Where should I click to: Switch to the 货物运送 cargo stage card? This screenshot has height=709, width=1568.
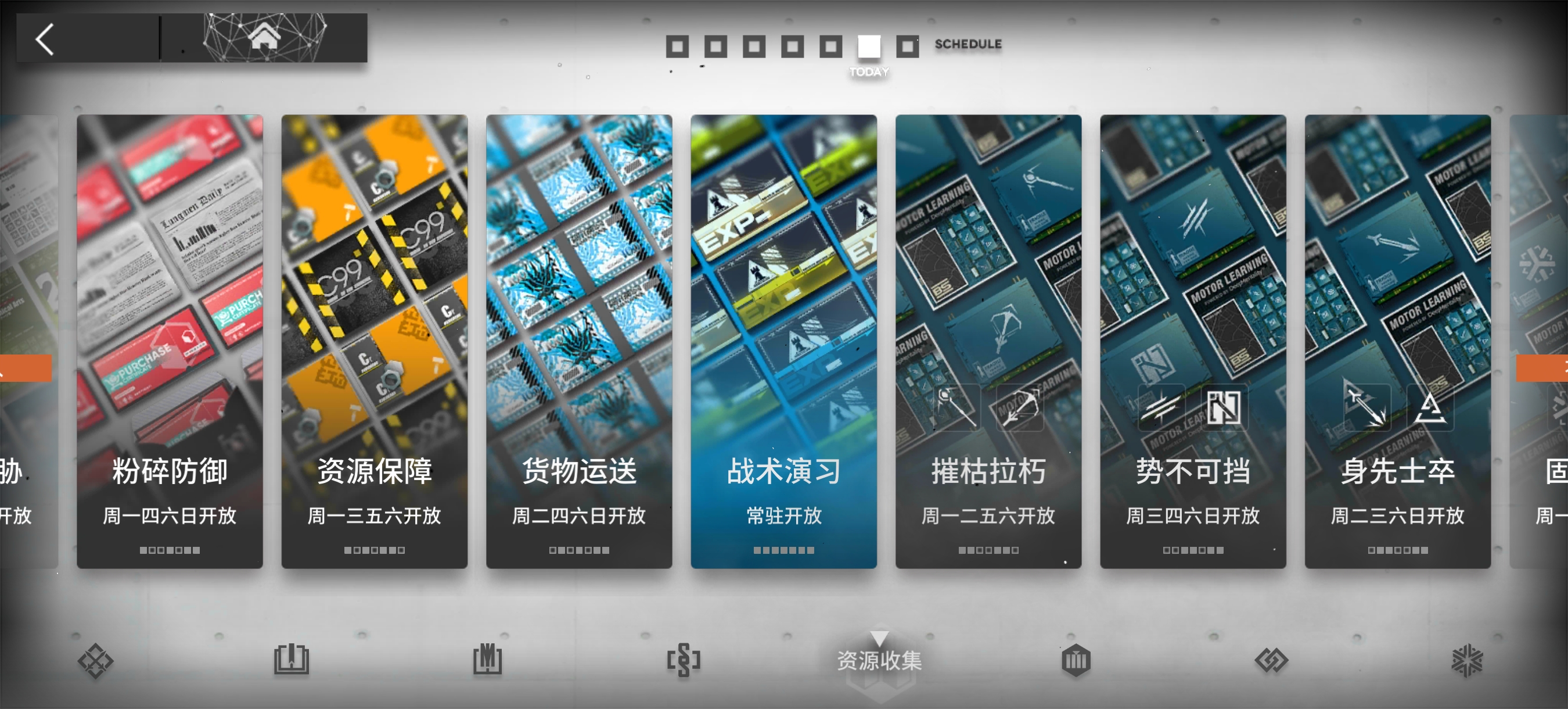[579, 341]
